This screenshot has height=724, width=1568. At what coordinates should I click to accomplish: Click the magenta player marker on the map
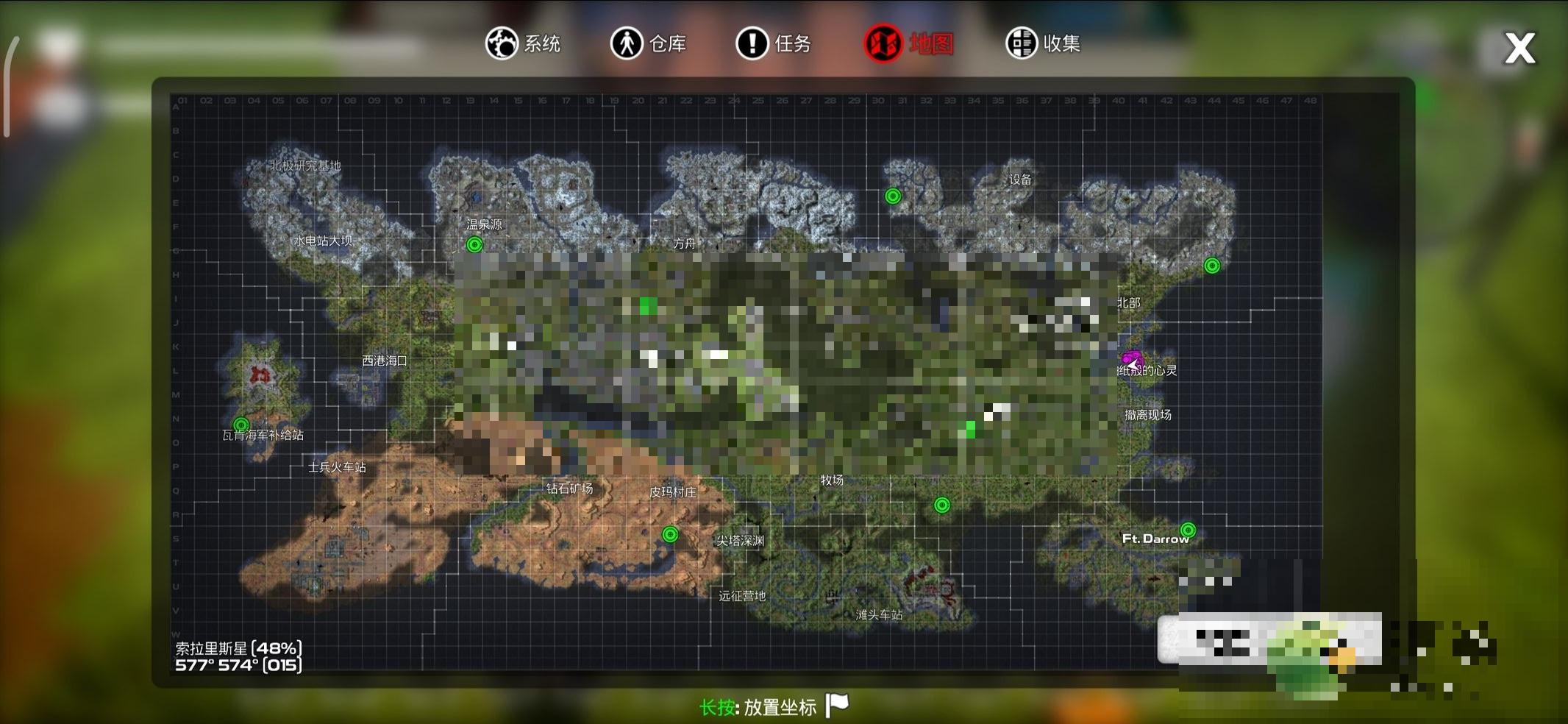pyautogui.click(x=1131, y=360)
